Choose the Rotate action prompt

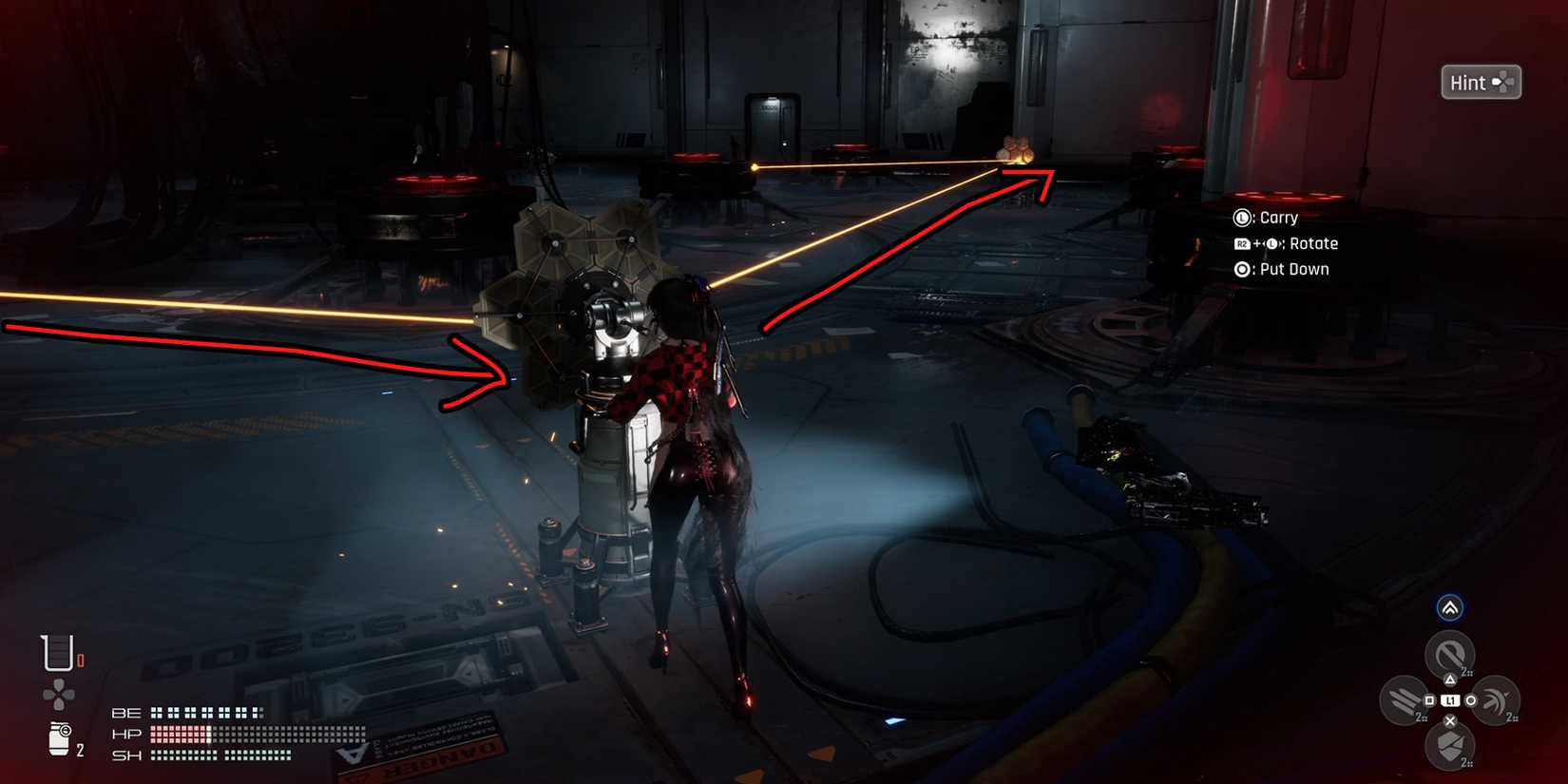pyautogui.click(x=1316, y=243)
